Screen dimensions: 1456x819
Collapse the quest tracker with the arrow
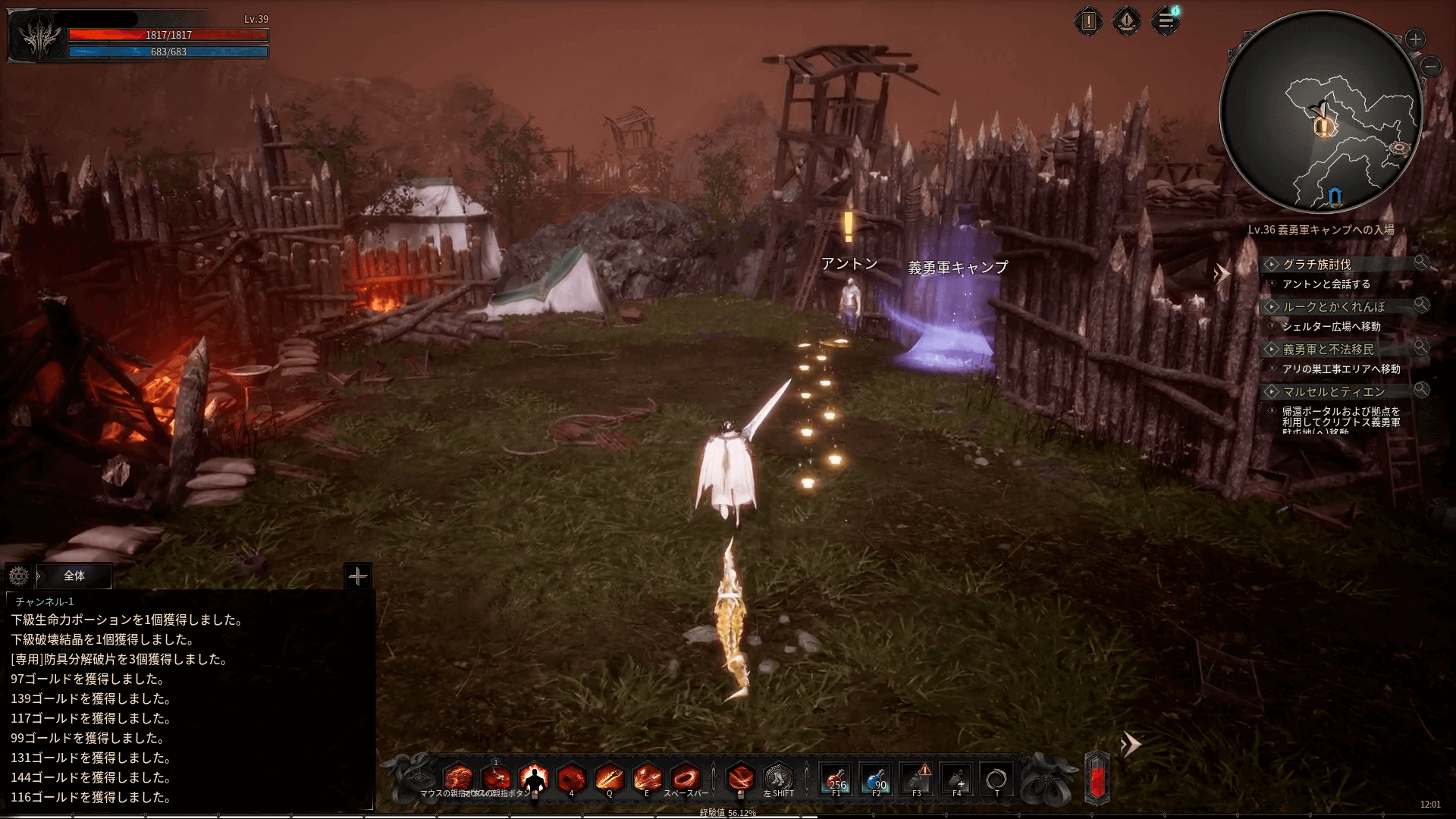(x=1221, y=273)
